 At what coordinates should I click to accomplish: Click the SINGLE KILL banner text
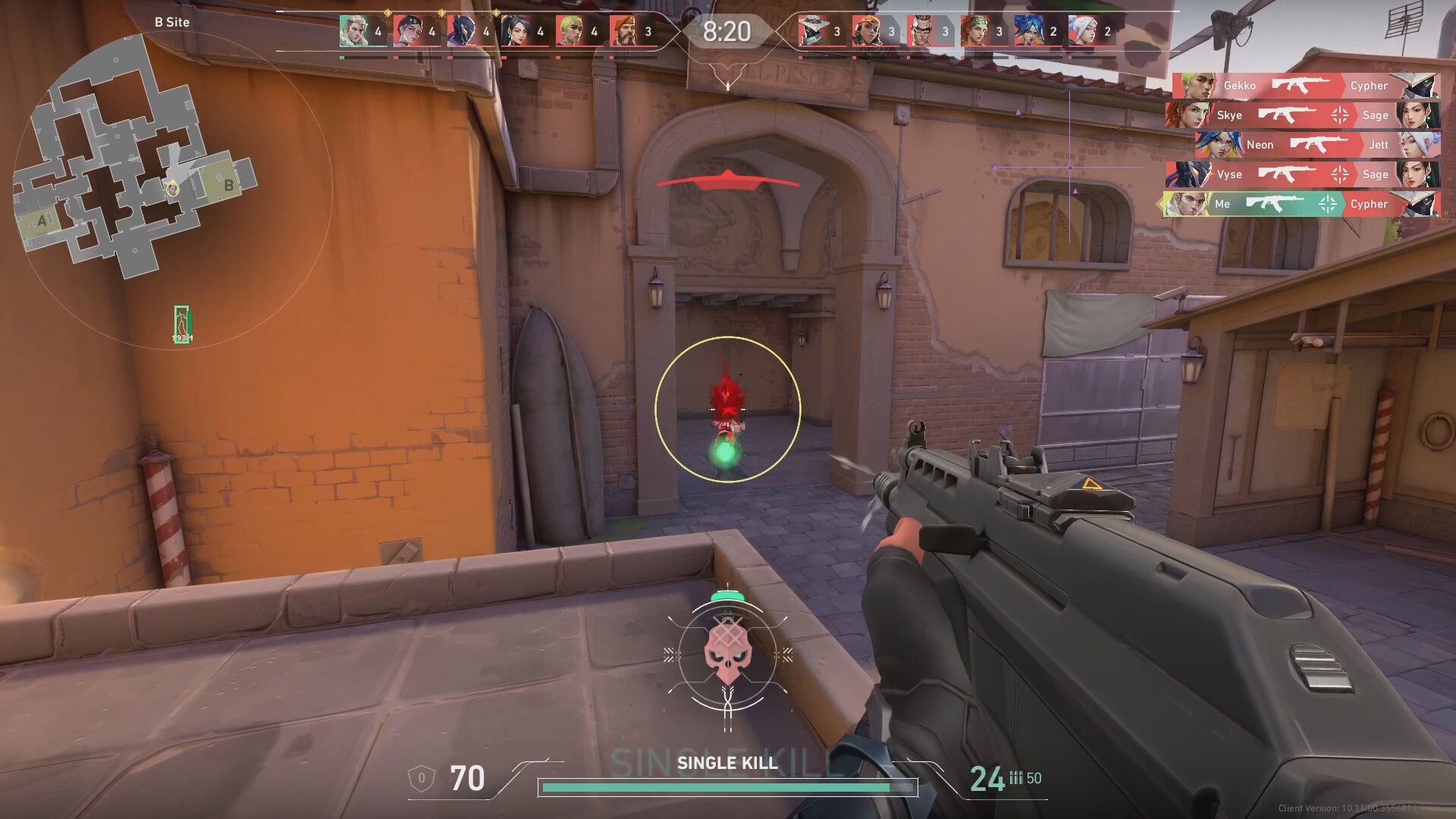tap(728, 764)
